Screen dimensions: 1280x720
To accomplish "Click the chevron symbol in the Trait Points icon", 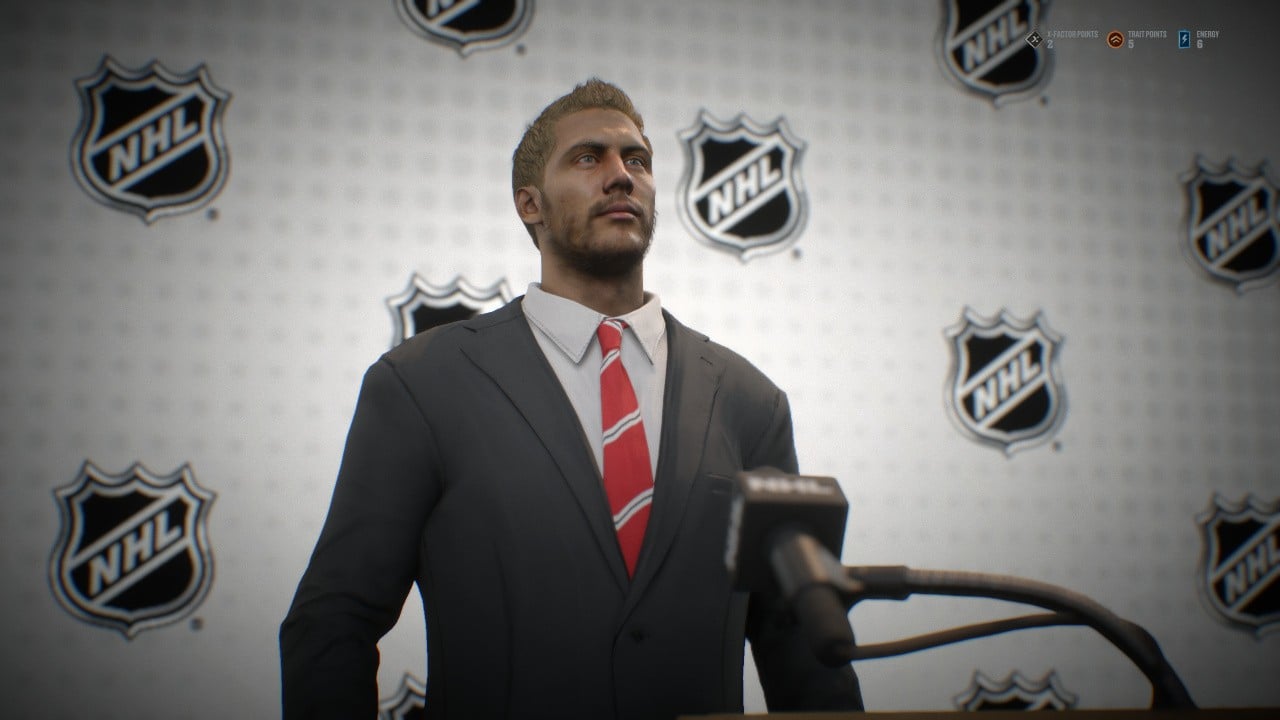I will coord(1114,38).
